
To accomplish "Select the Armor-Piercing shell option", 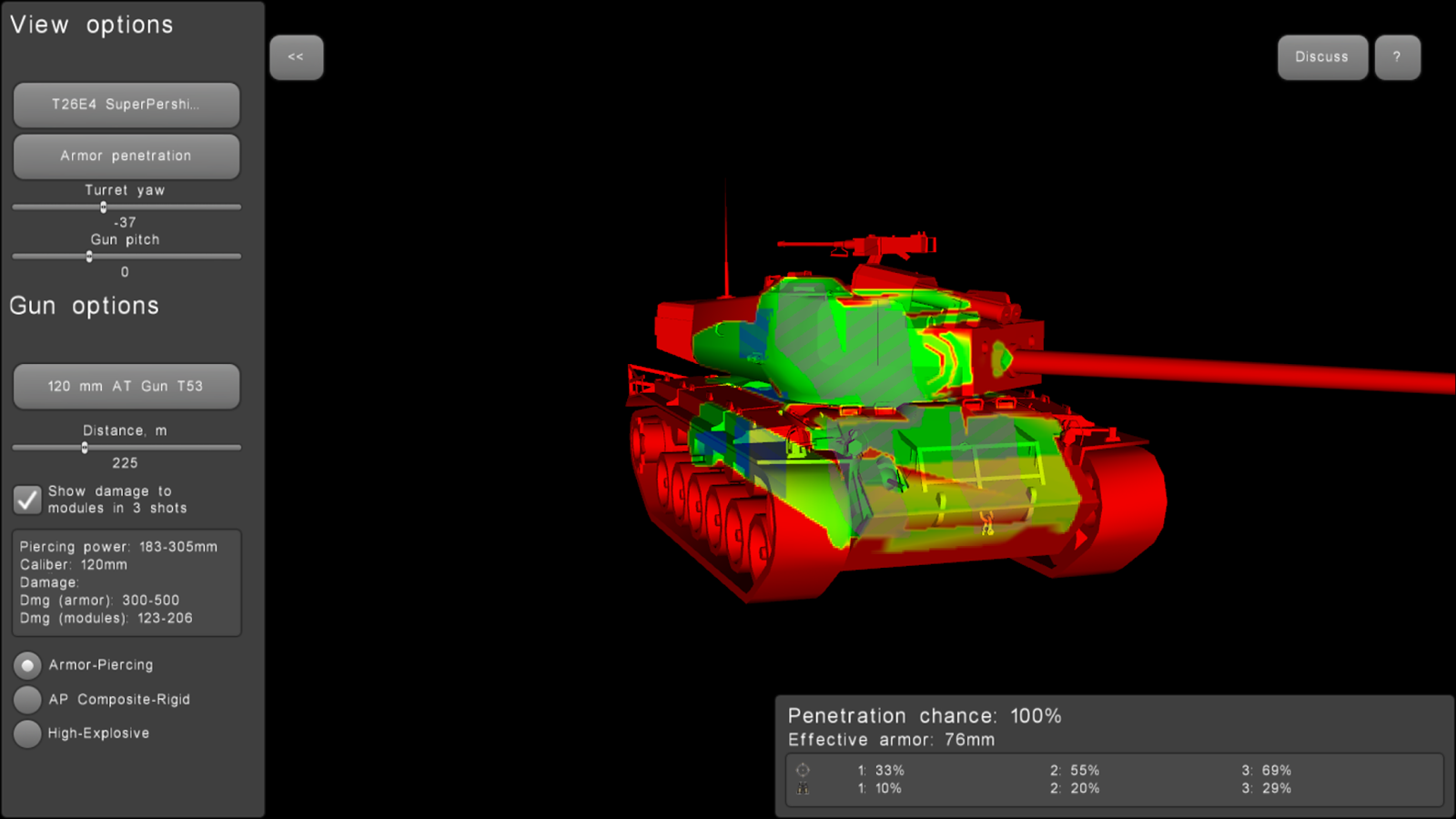I will (x=28, y=665).
